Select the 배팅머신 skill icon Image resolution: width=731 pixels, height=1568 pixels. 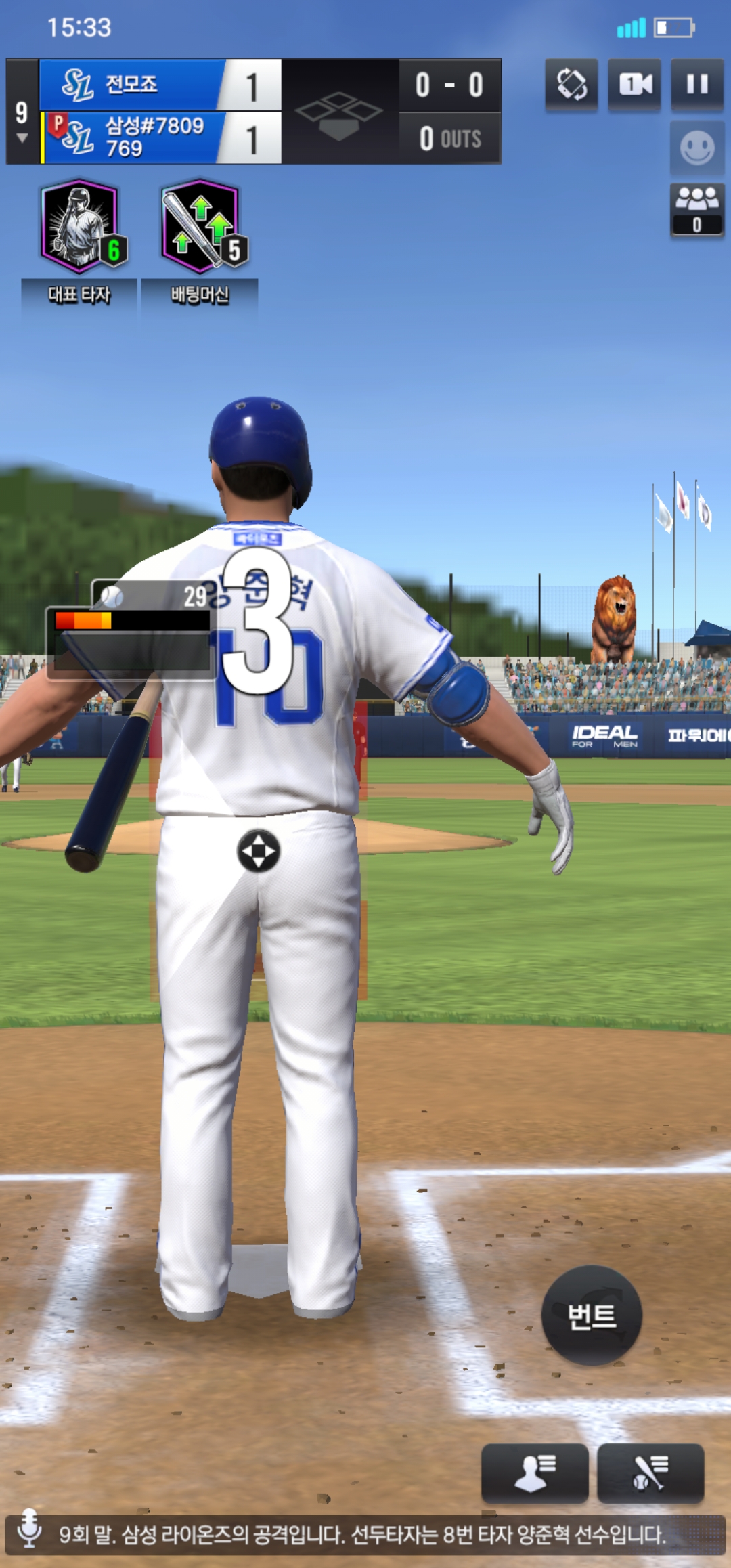(201, 227)
